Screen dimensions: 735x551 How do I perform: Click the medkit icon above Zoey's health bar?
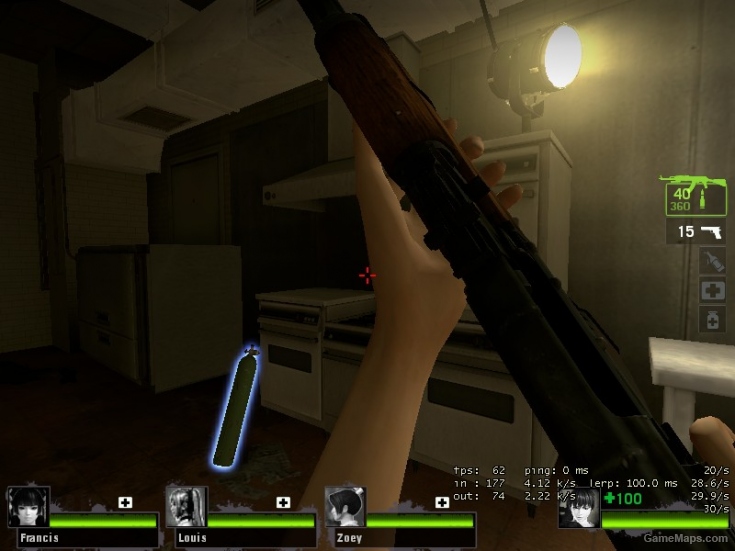[x=441, y=502]
